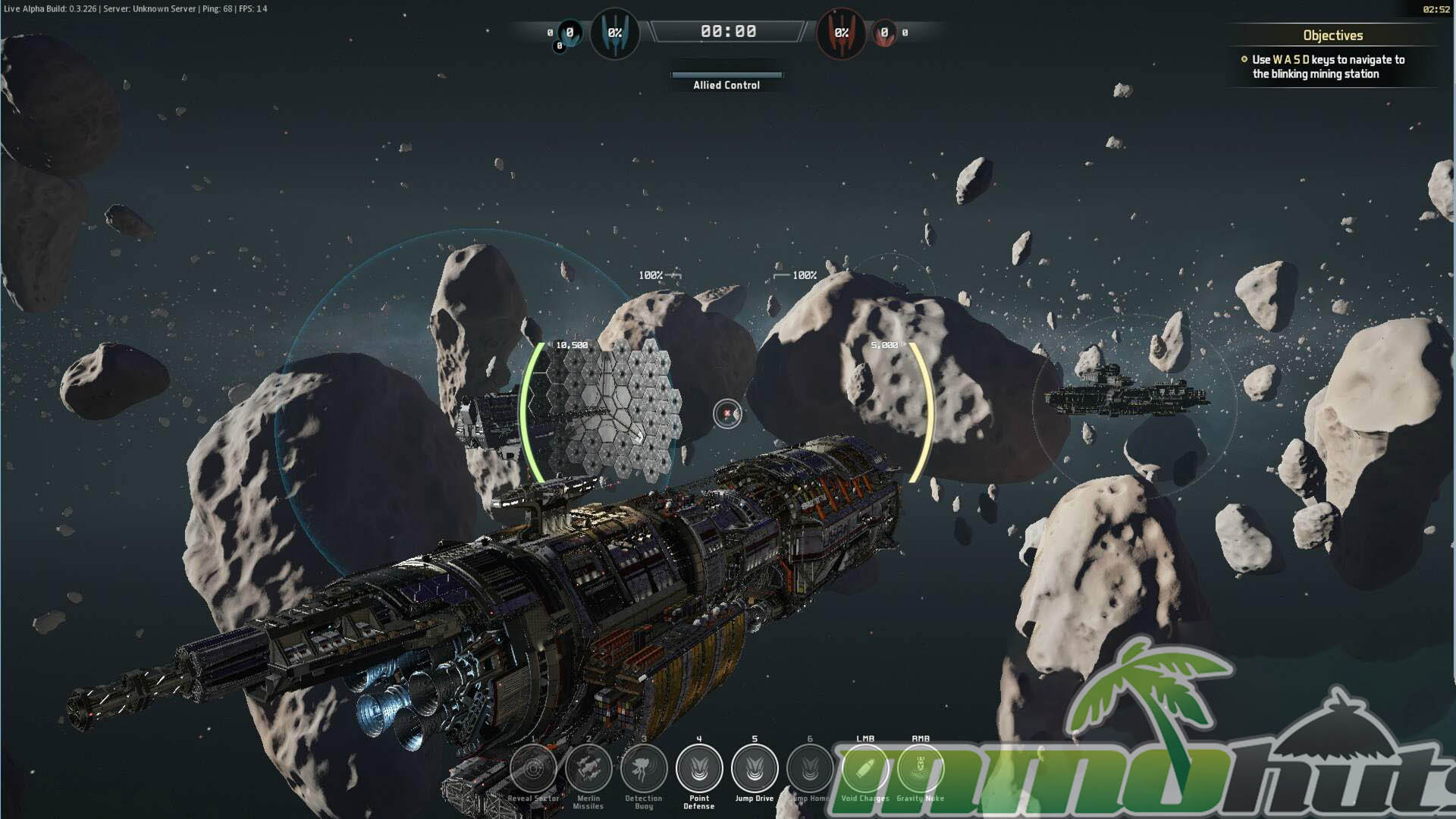
Task: Use the Jump Home ability
Action: (810, 769)
